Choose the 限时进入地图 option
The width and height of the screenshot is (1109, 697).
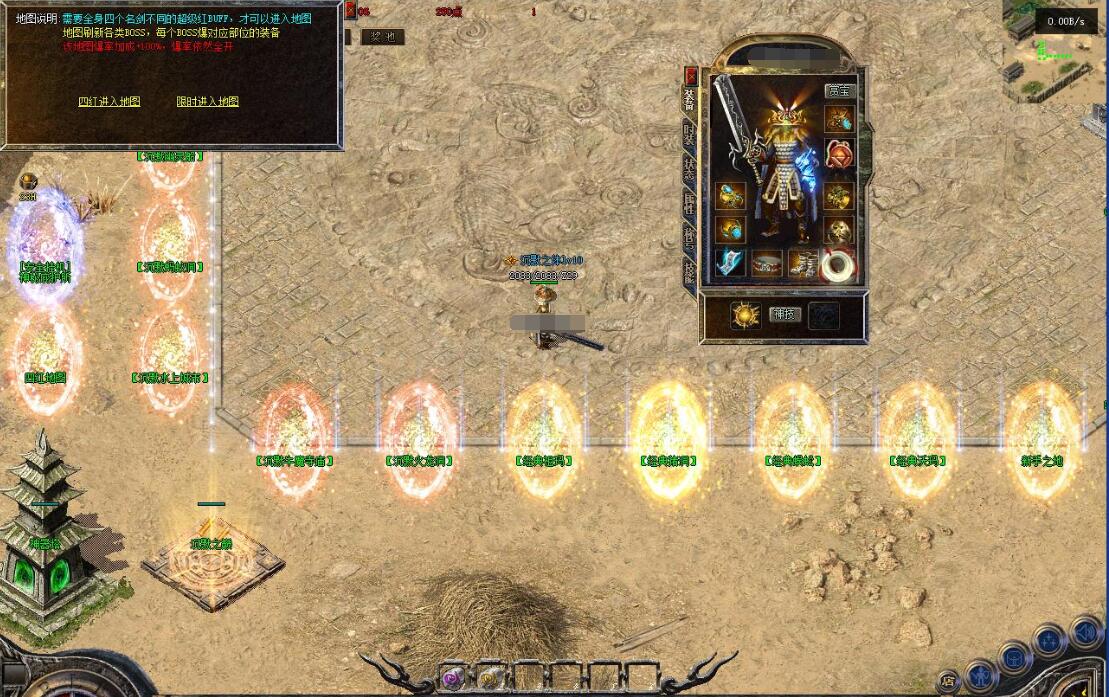click(x=207, y=101)
